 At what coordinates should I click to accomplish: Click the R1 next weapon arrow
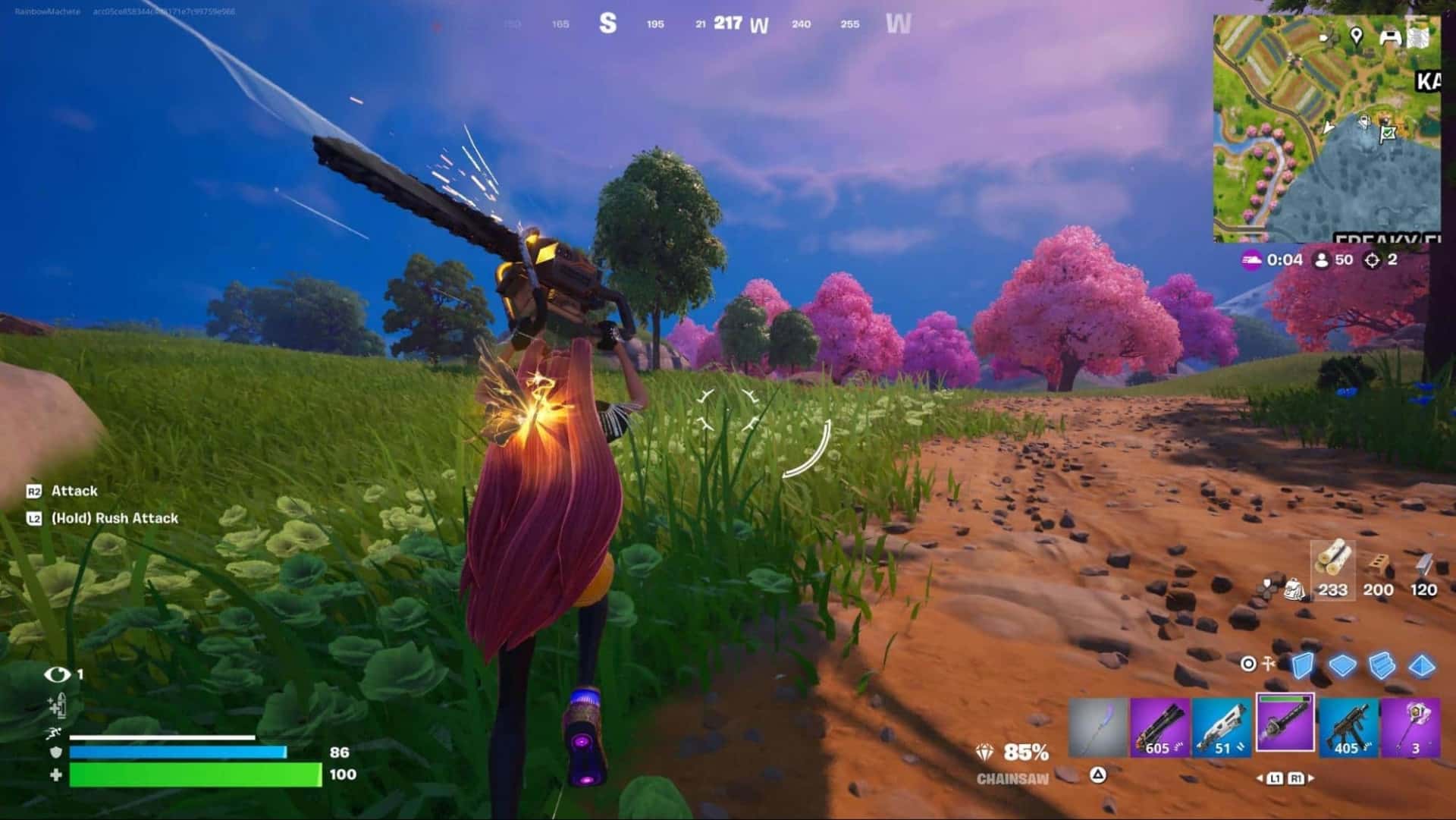pos(1312,778)
